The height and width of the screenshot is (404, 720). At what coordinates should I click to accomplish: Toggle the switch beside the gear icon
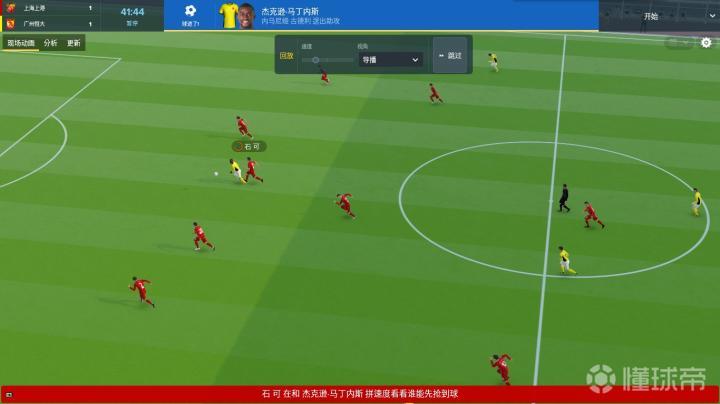pos(680,43)
